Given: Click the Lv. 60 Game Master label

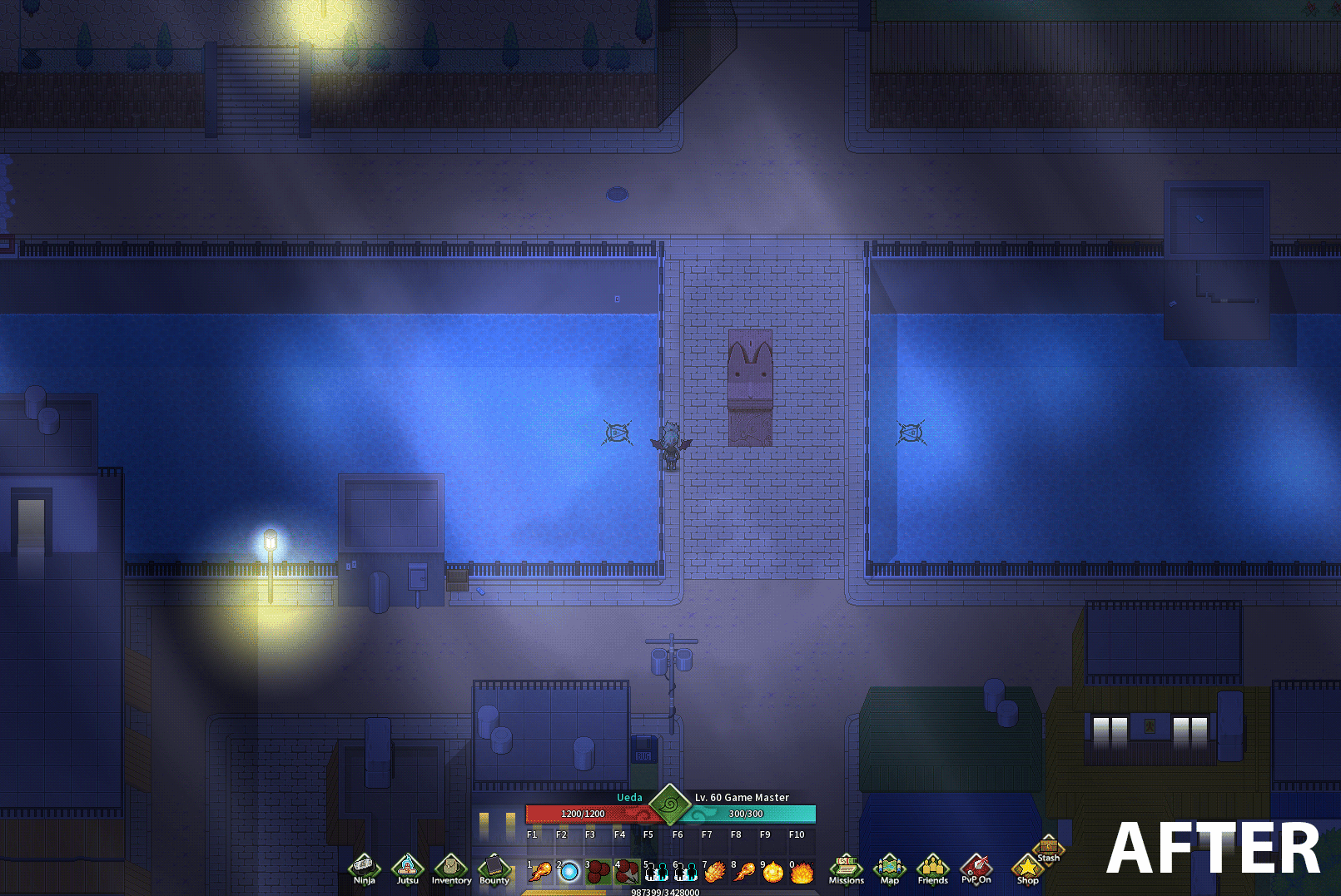Looking at the screenshot, I should tap(740, 797).
